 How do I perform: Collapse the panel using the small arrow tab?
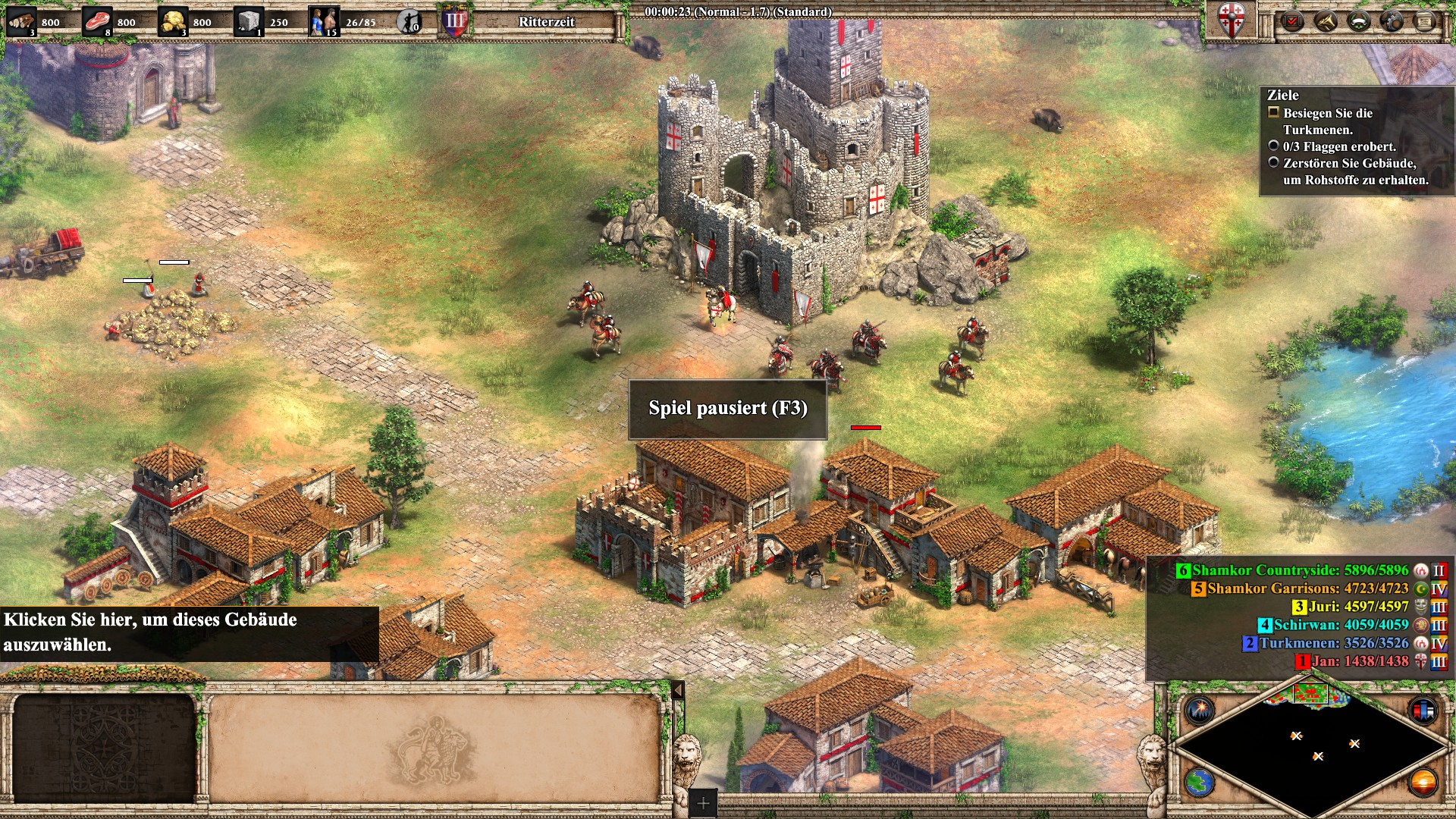tap(678, 690)
